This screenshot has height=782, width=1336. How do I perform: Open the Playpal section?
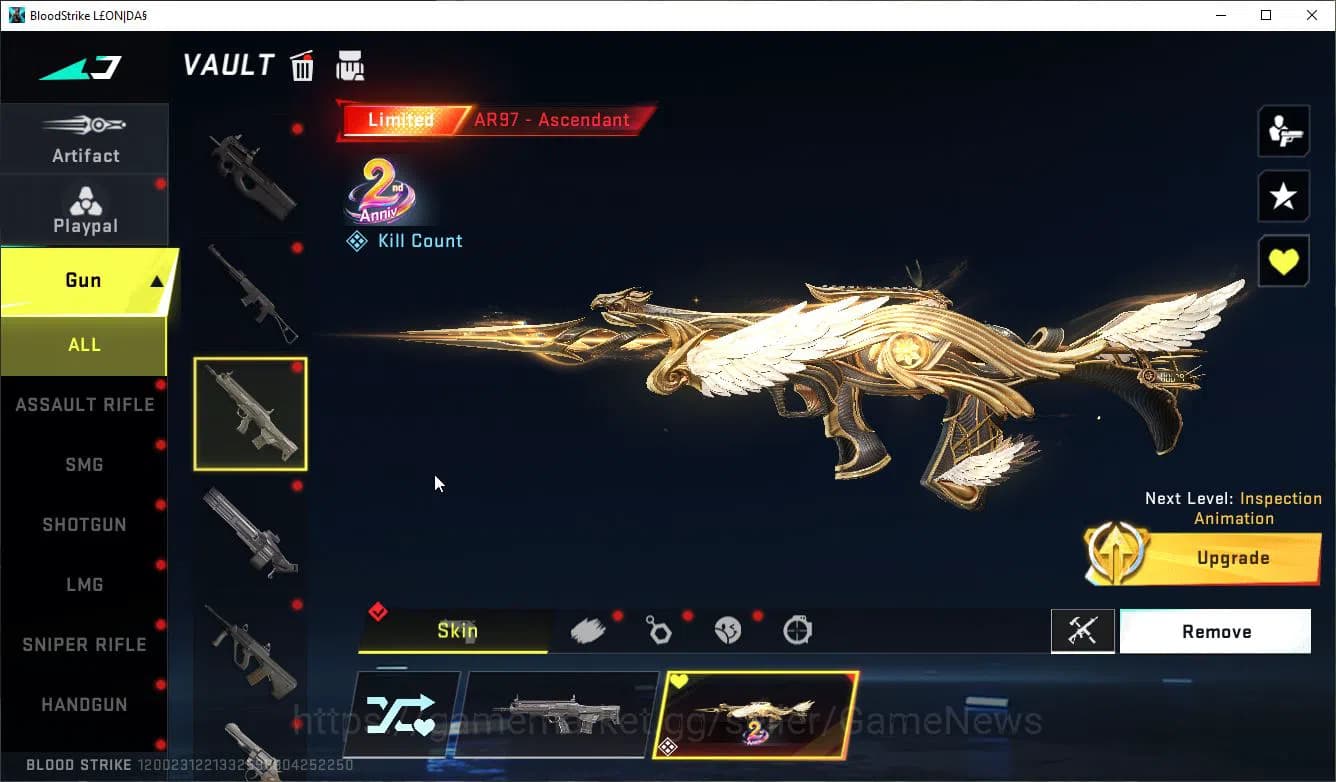point(84,210)
